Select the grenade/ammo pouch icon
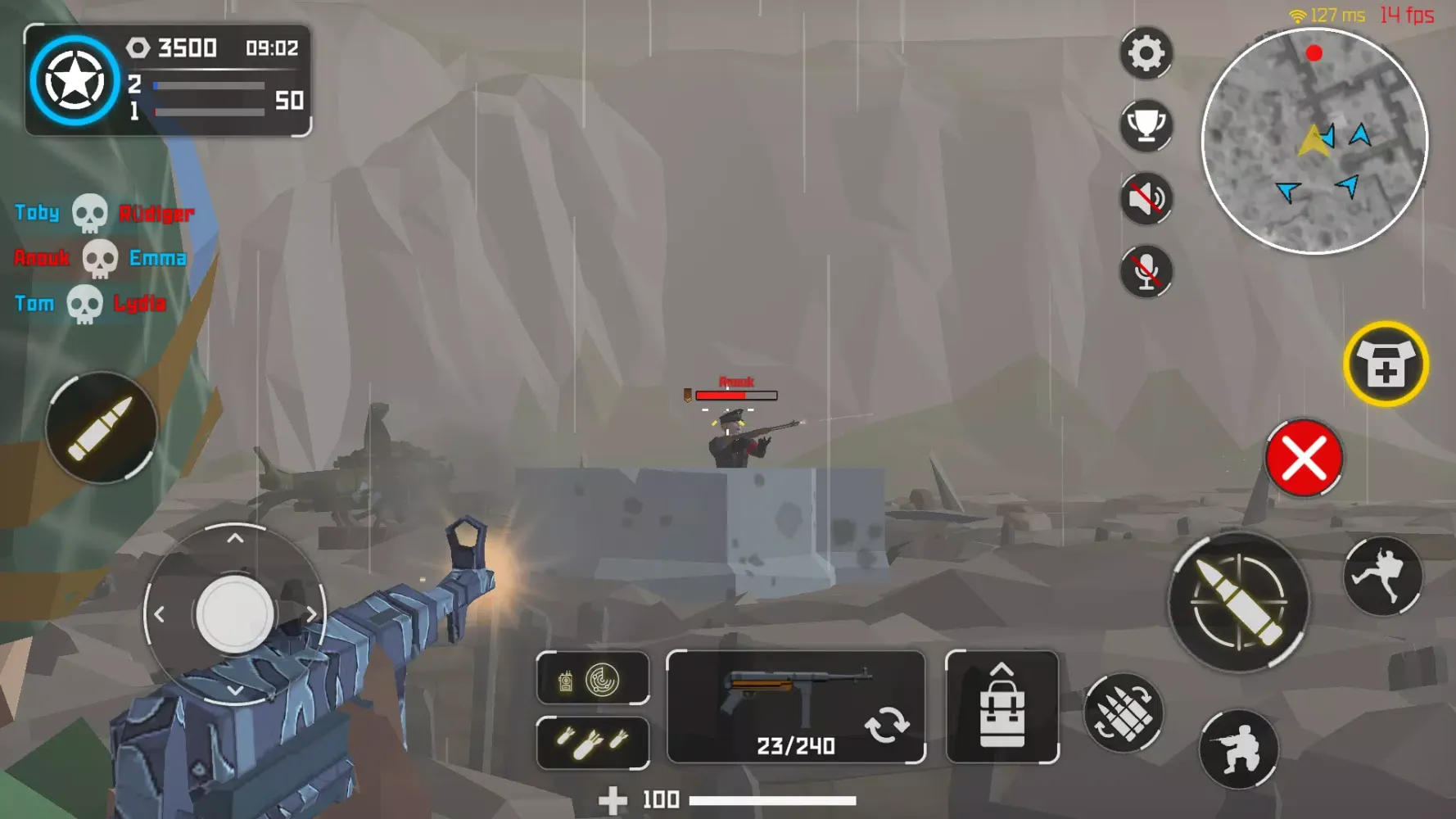This screenshot has width=1456, height=819. click(x=1124, y=713)
